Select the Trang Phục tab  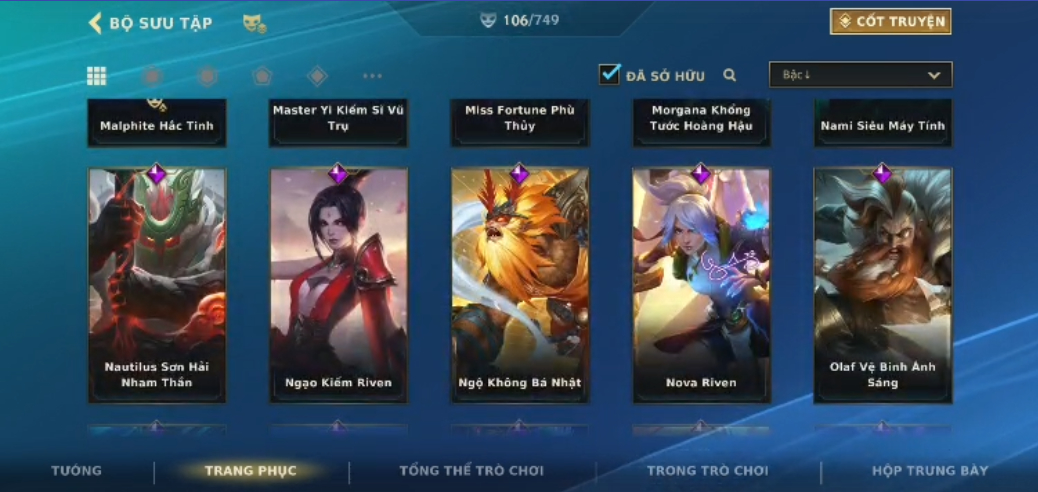[x=250, y=470]
